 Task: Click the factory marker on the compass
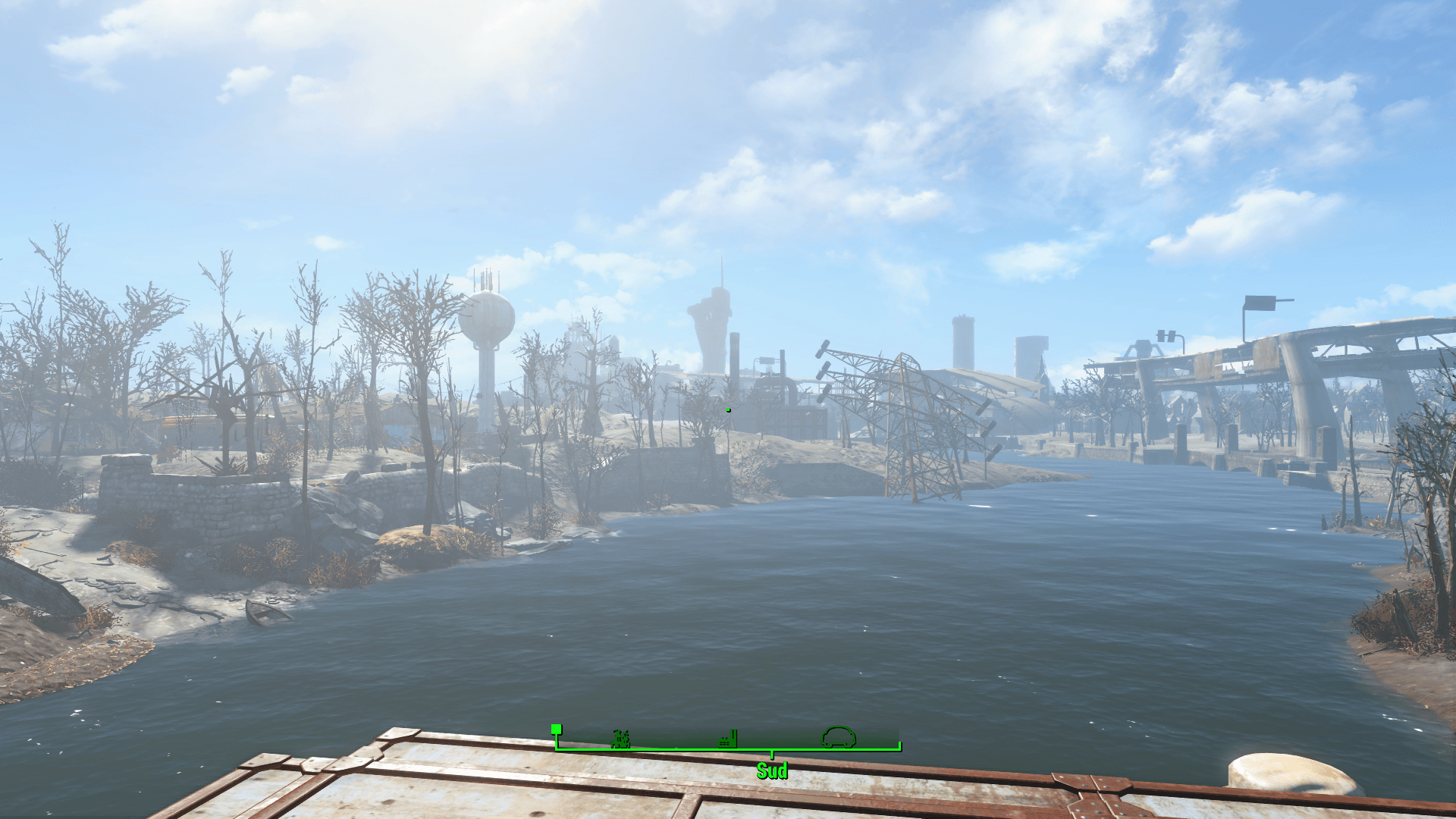click(x=728, y=739)
